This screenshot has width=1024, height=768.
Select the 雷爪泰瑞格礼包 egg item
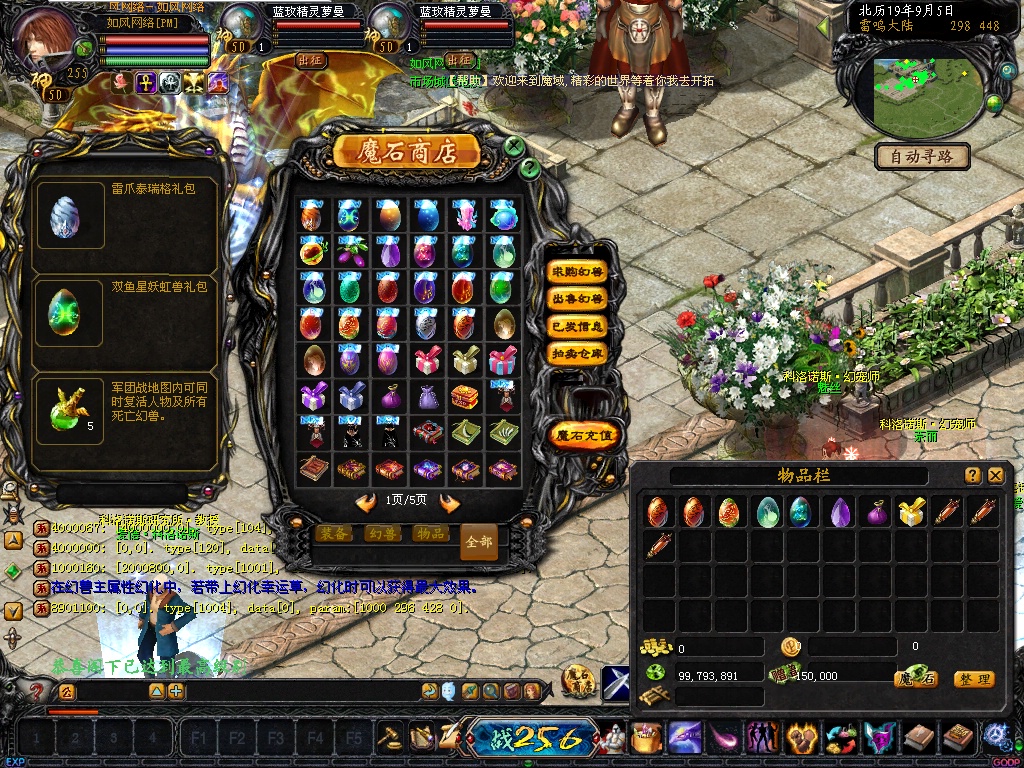click(65, 216)
